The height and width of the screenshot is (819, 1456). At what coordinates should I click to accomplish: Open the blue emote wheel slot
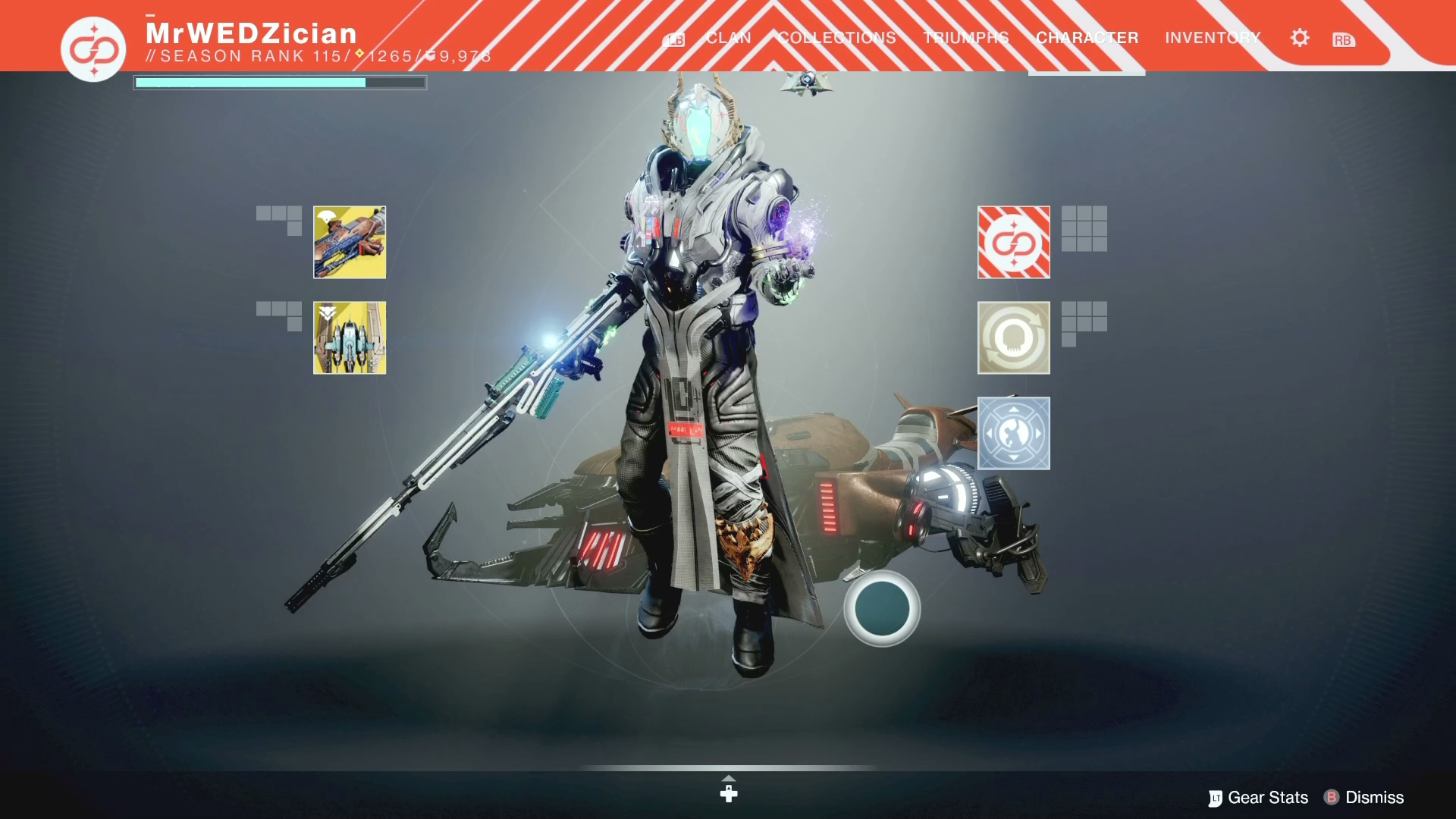(1013, 434)
